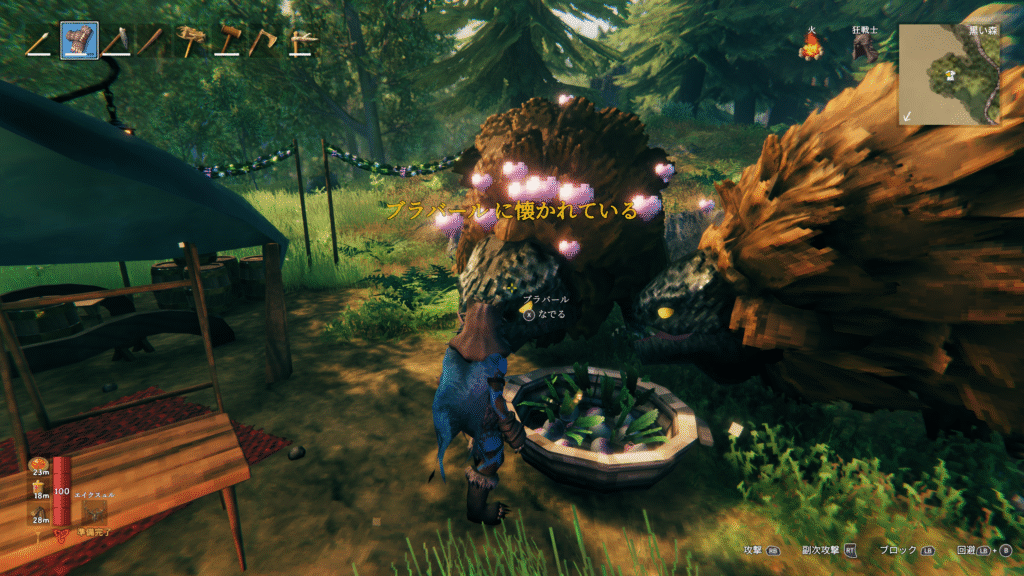Choose the cultivator tool in hotbar
This screenshot has width=1024, height=576.
pos(189,42)
